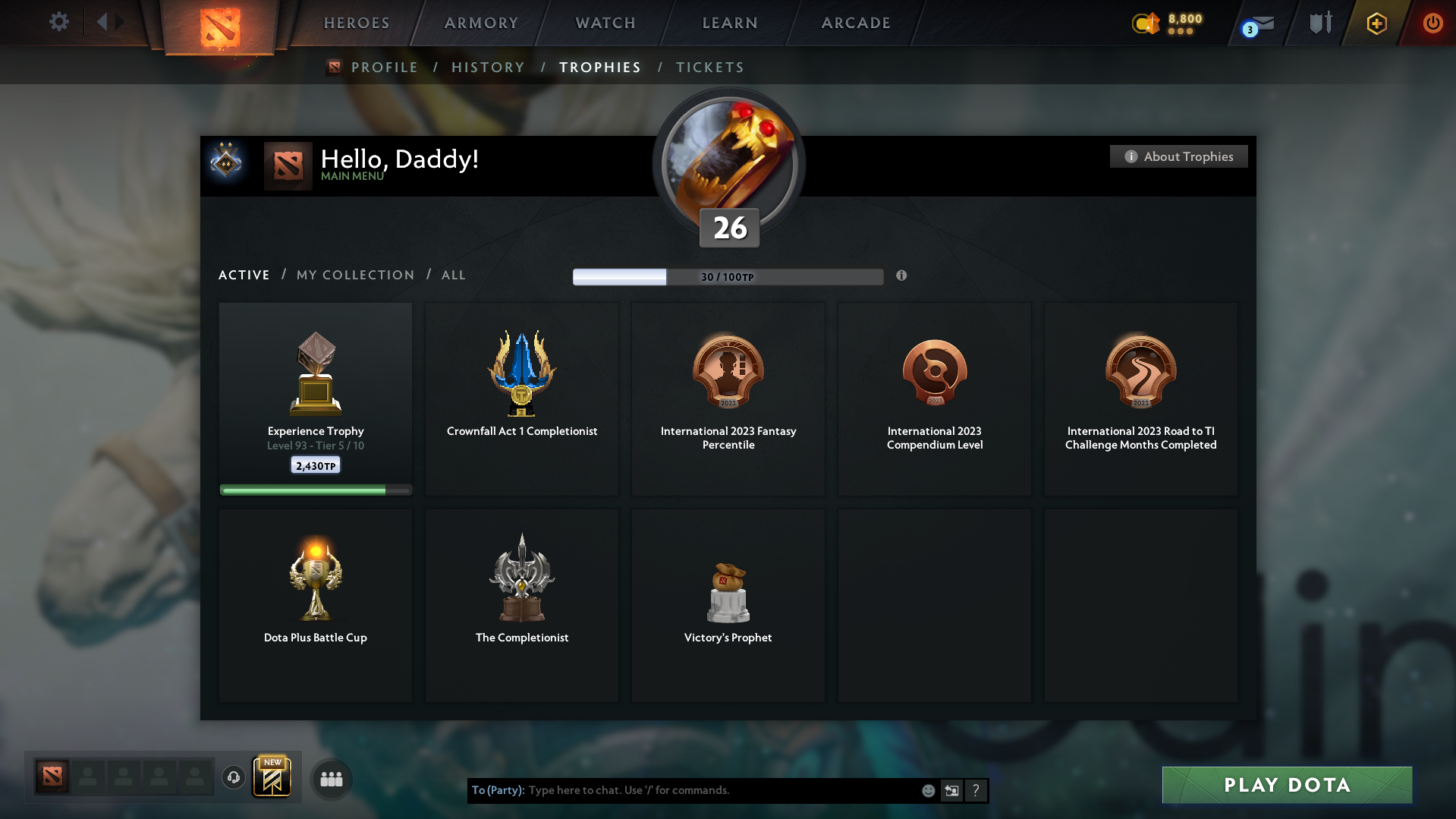
Task: Click the 30/100TP progress bar
Action: pyautogui.click(x=728, y=276)
